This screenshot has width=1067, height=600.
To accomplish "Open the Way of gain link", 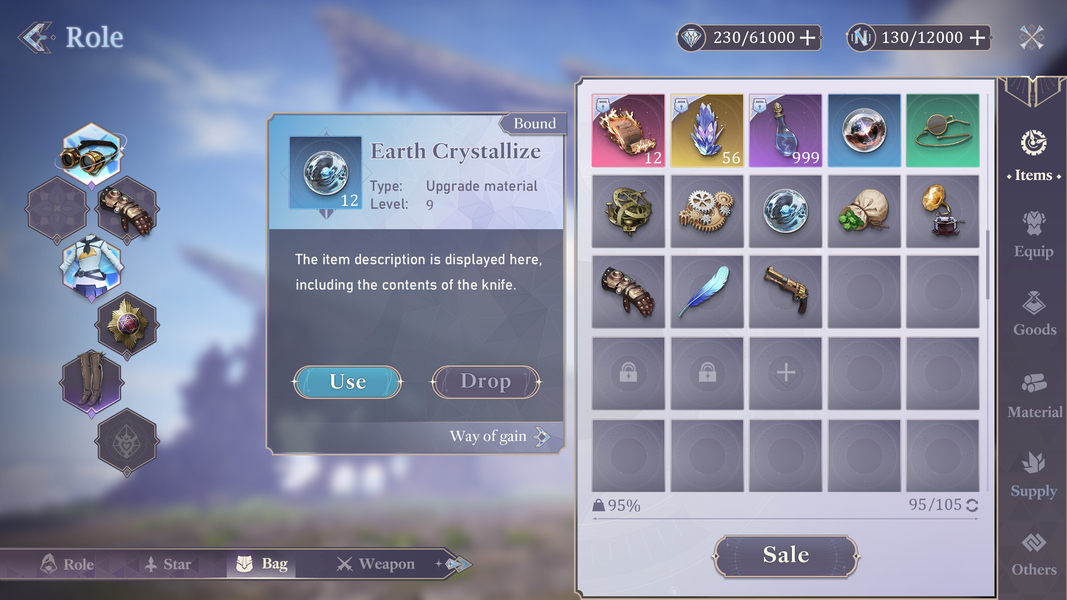I will point(499,437).
